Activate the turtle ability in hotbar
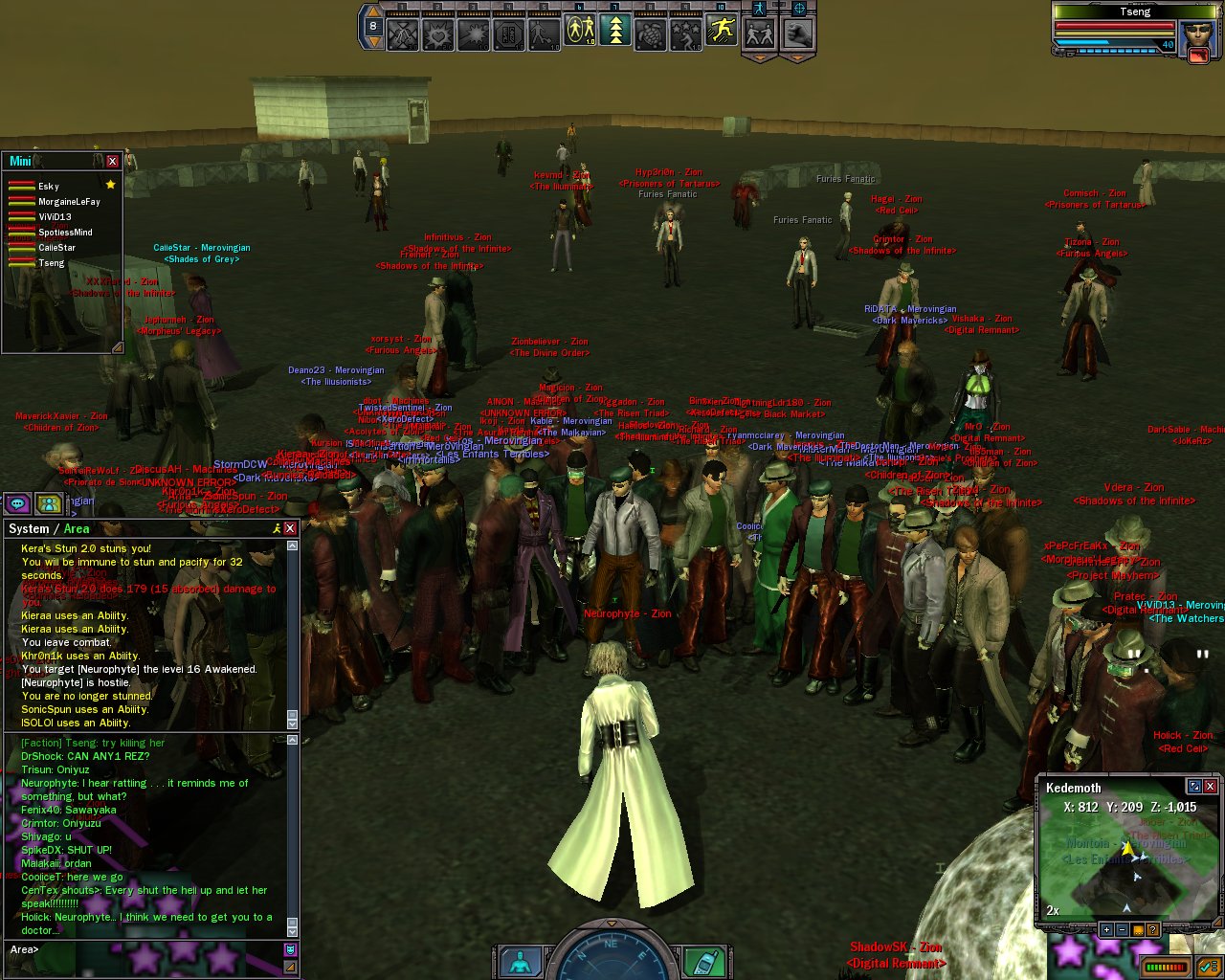This screenshot has height=980, width=1225. [x=651, y=33]
